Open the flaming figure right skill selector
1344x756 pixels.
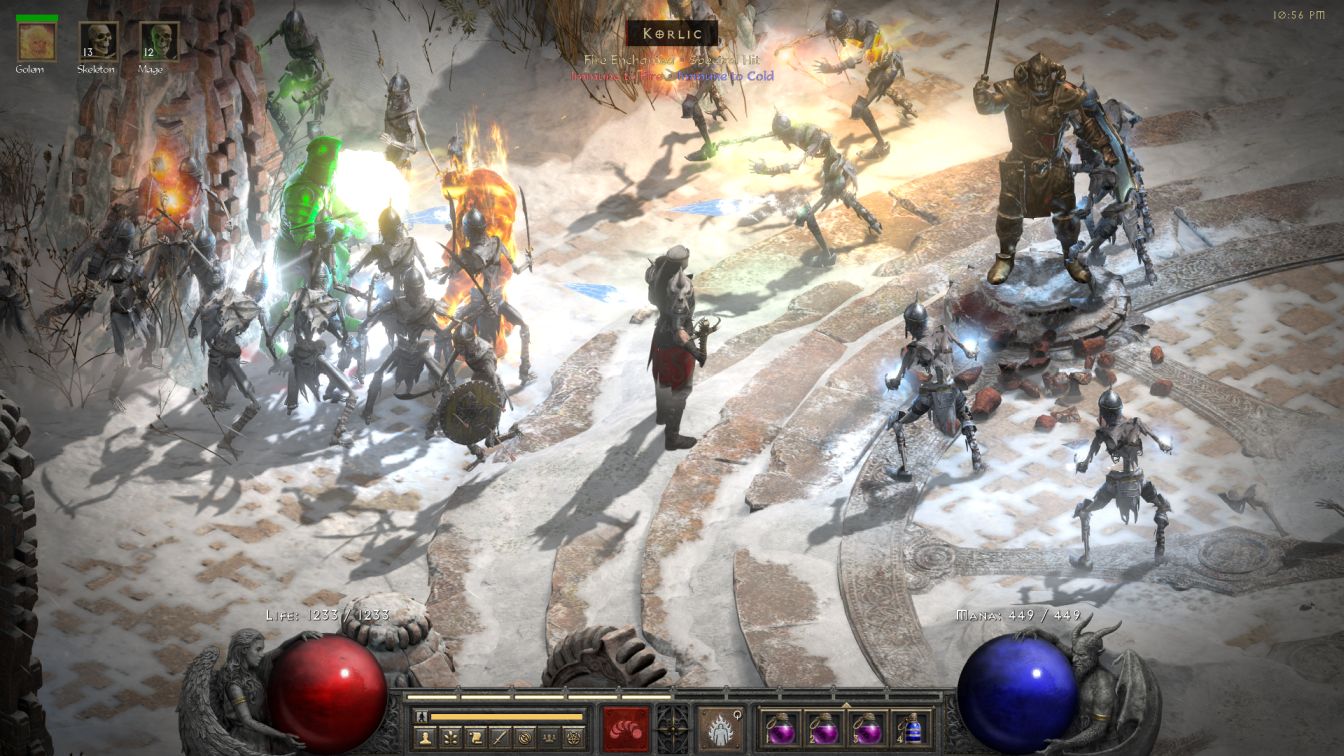pos(720,728)
